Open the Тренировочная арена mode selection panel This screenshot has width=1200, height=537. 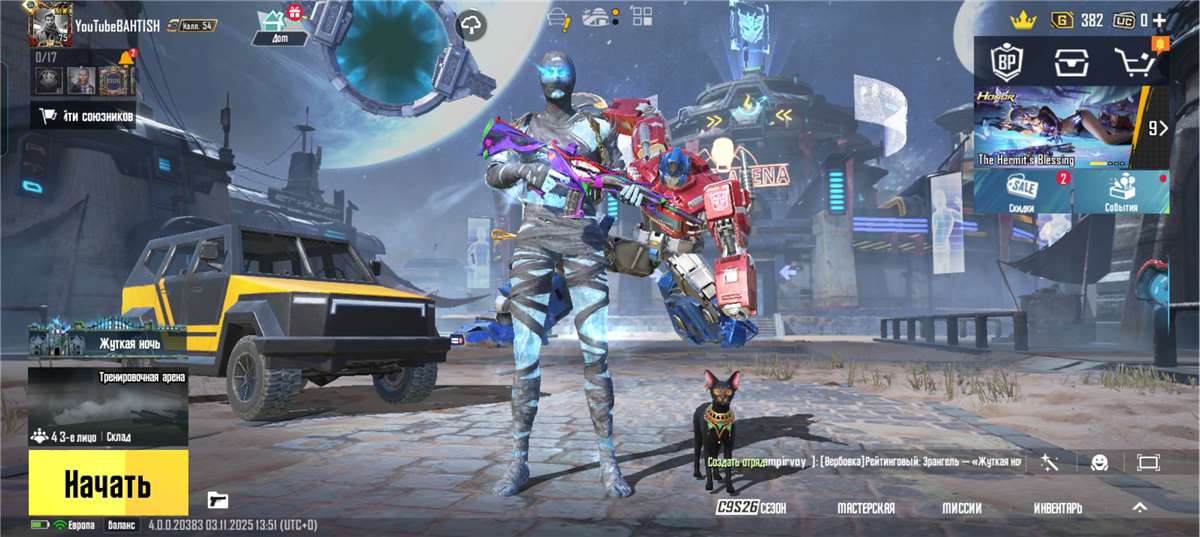108,407
